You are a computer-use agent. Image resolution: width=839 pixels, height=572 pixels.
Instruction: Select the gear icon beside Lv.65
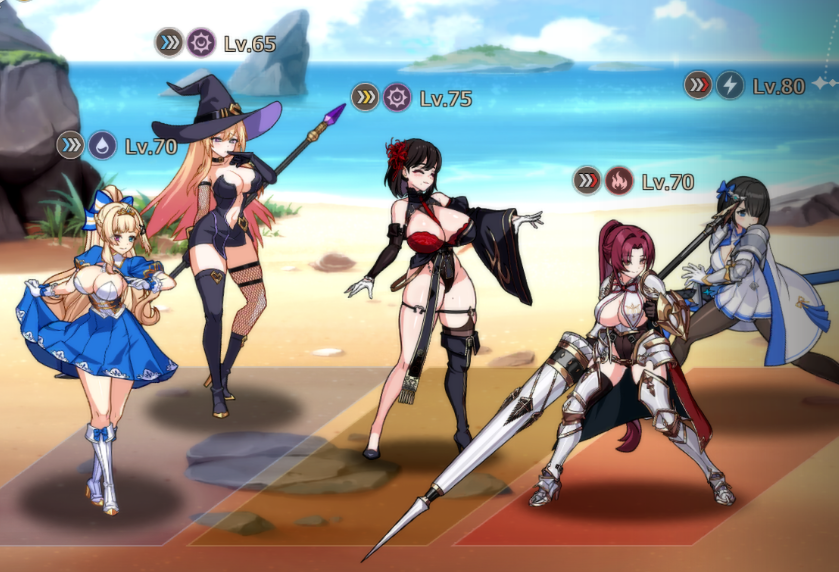(201, 43)
